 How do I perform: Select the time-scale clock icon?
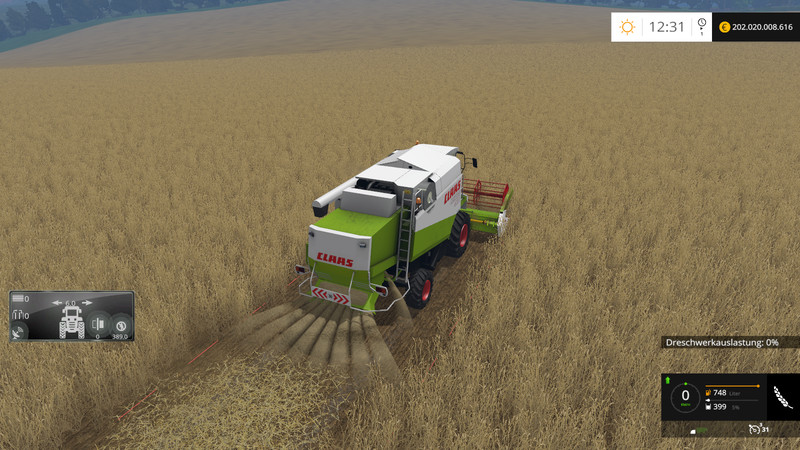coord(702,27)
